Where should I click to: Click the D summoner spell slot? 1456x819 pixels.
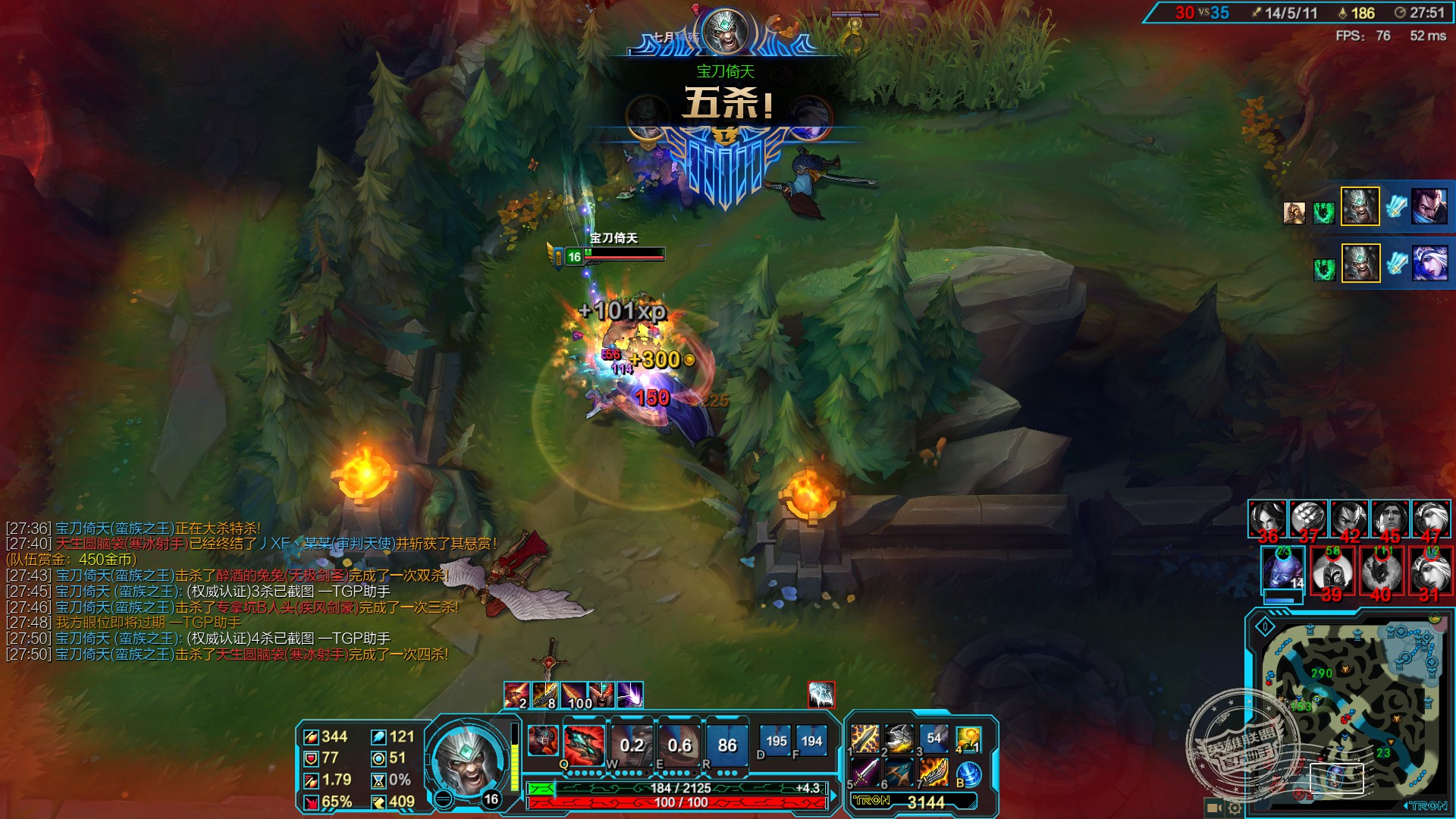(776, 742)
